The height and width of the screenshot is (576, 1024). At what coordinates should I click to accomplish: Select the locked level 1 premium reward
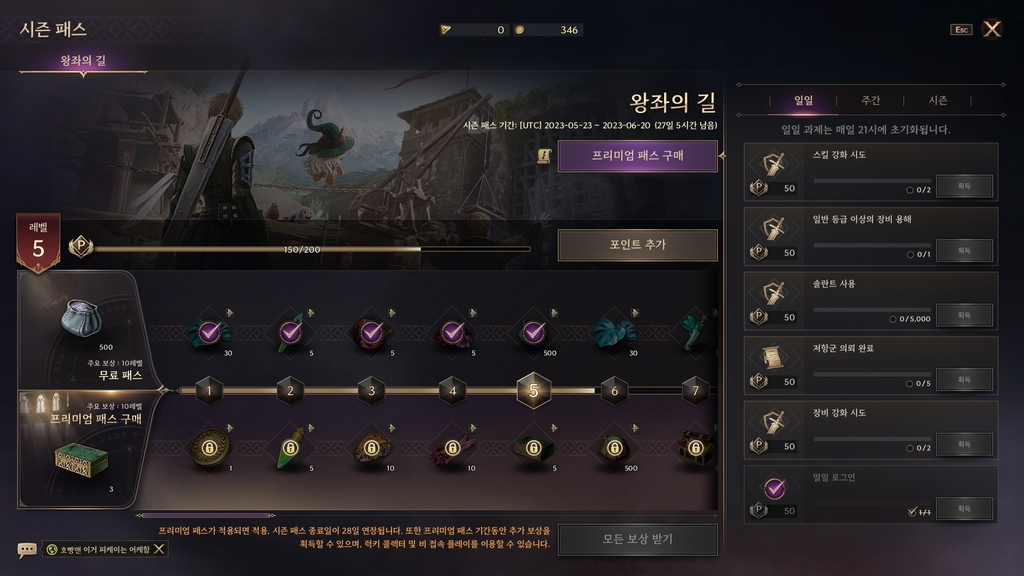click(210, 448)
